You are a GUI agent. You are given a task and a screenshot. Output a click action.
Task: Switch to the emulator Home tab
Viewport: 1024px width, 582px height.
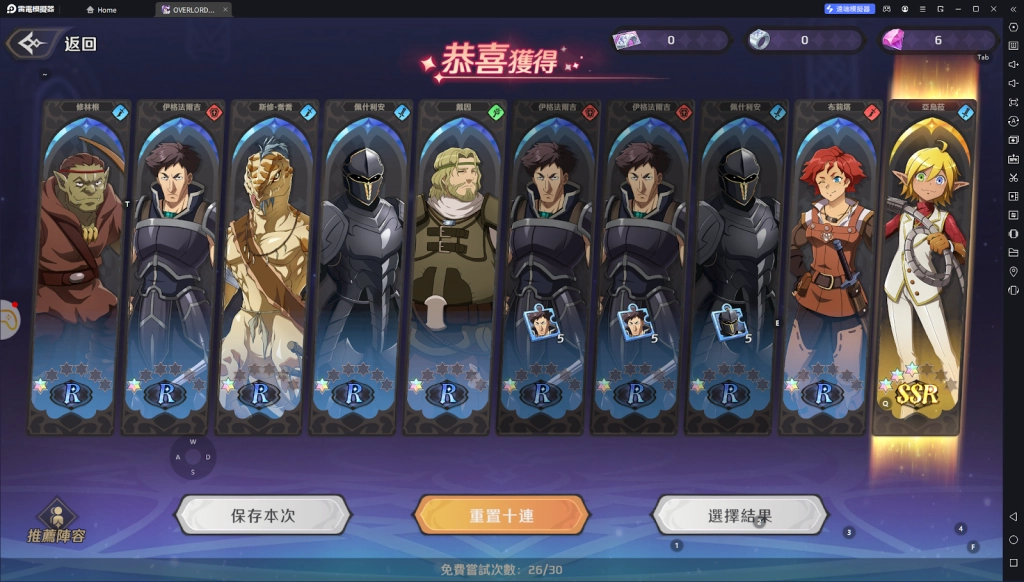click(102, 10)
